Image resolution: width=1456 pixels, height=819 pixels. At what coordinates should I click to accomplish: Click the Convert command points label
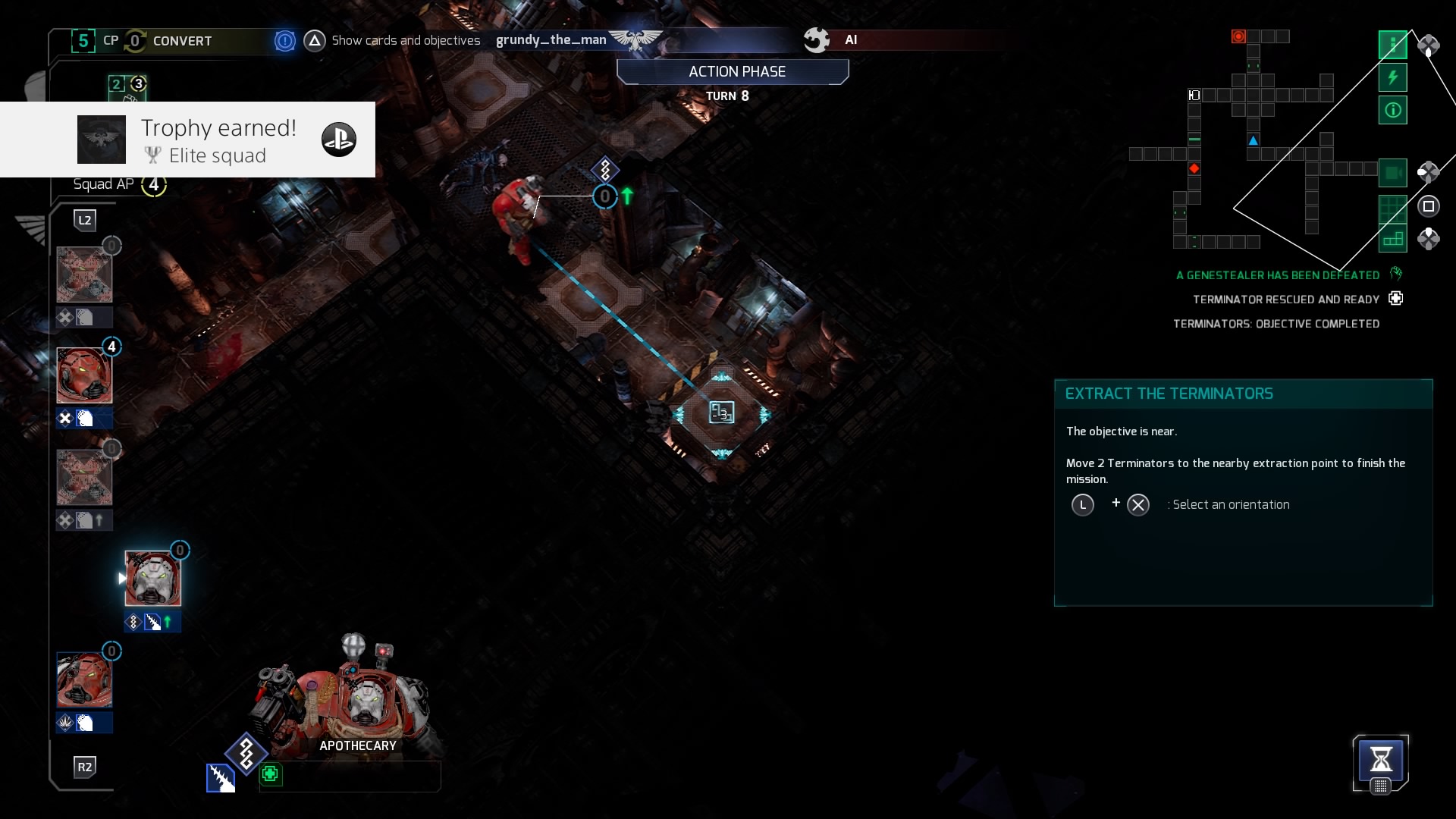point(182,41)
